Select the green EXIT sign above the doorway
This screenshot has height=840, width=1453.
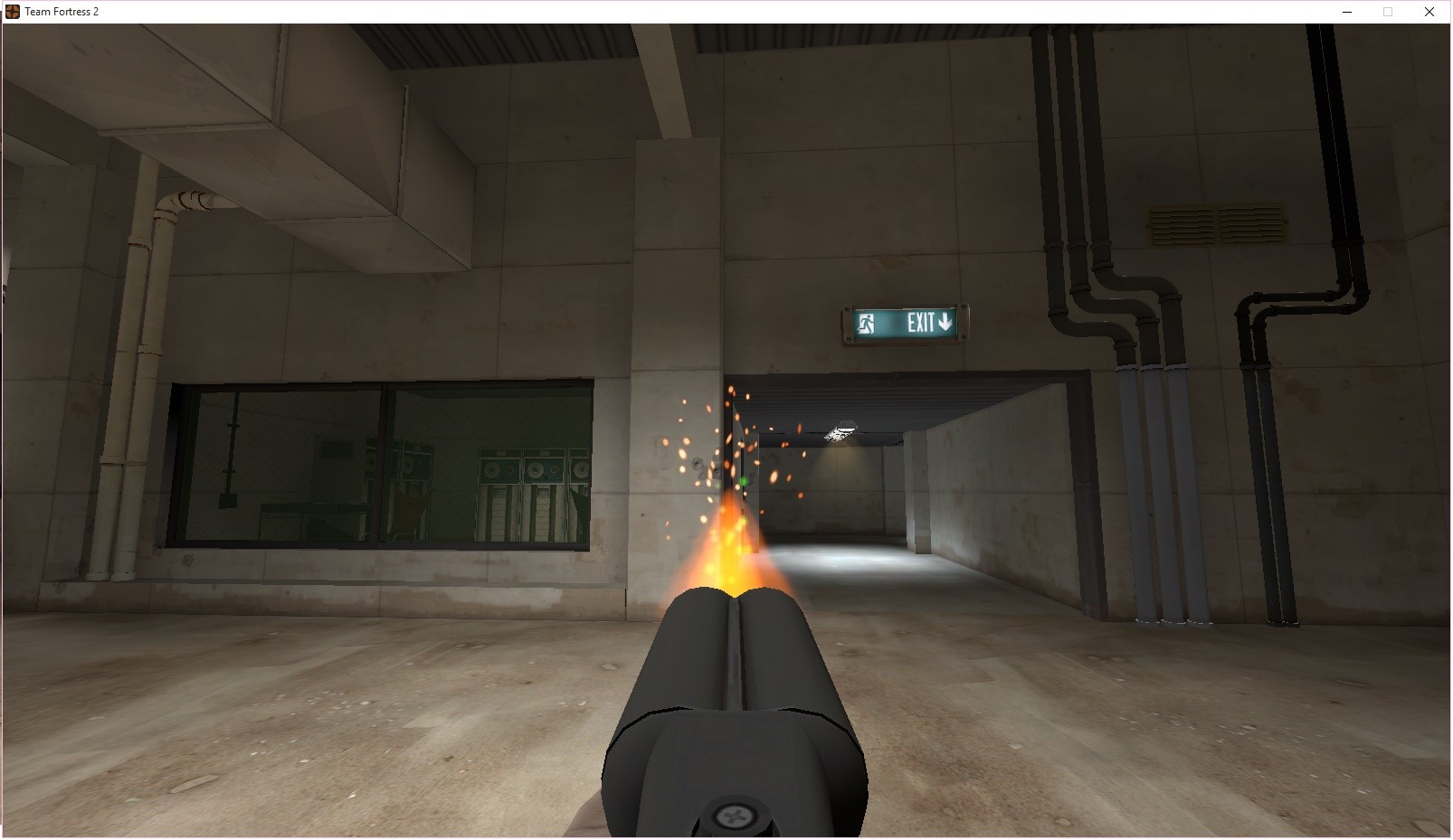[905, 323]
